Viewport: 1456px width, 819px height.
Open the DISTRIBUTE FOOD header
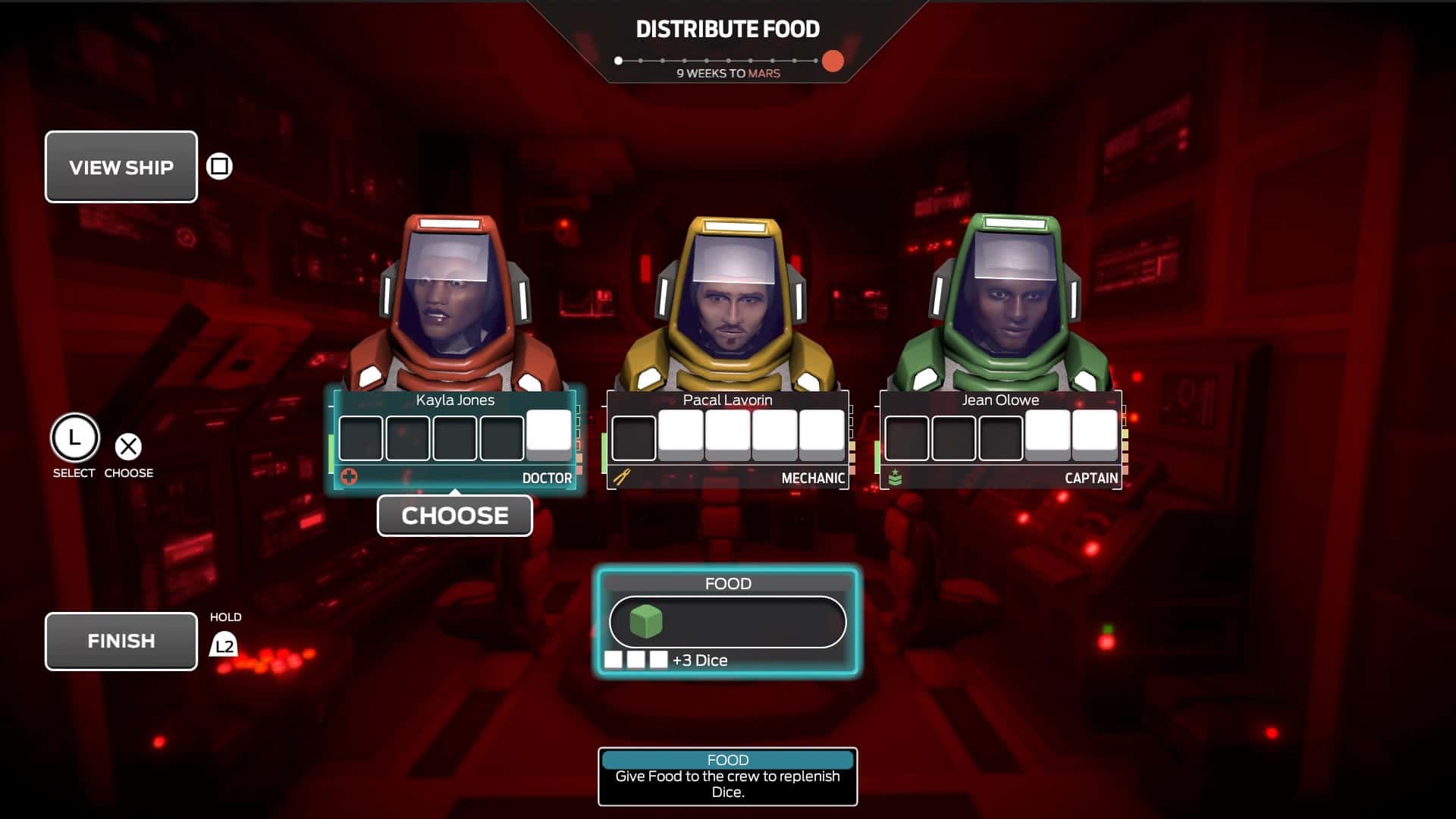tap(727, 29)
